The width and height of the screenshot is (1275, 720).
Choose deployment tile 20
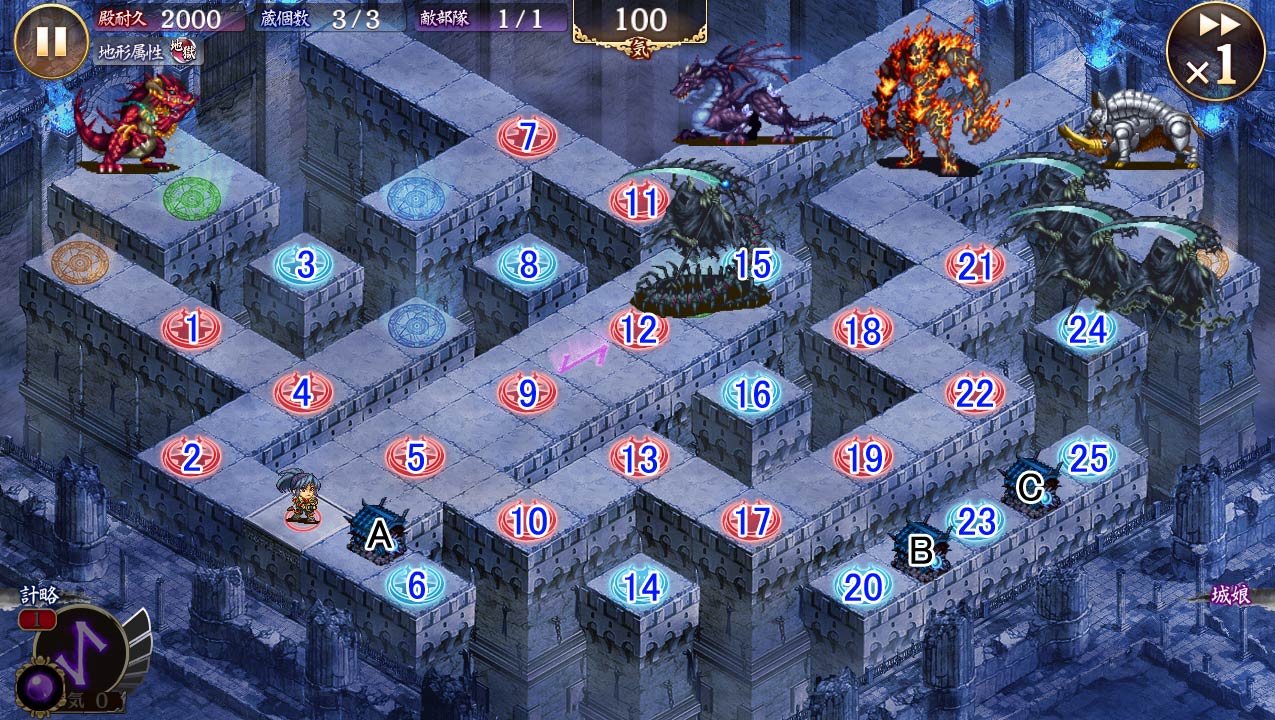pyautogui.click(x=863, y=587)
